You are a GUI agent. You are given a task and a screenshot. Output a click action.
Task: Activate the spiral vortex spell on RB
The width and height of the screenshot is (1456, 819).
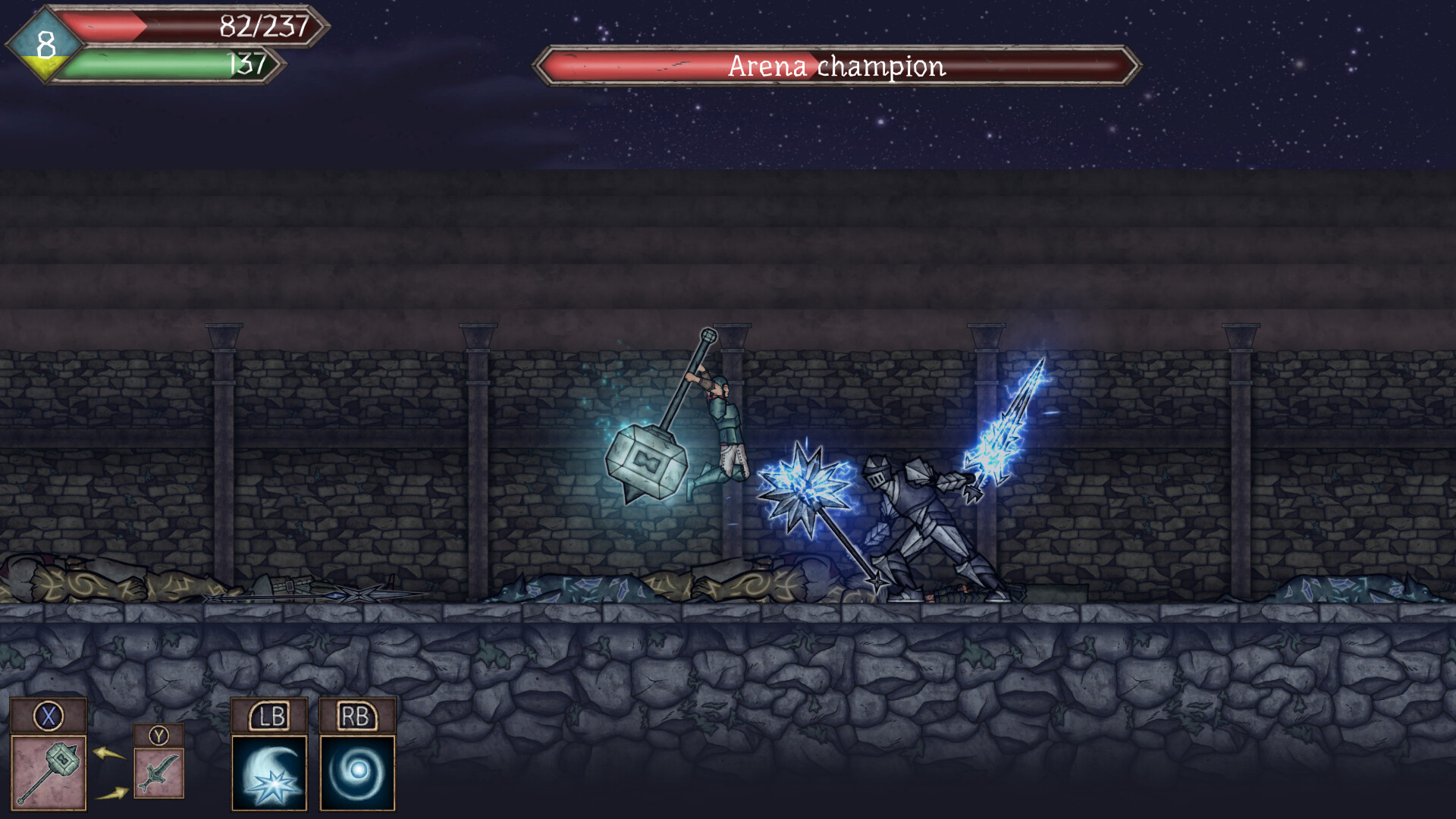click(x=356, y=772)
